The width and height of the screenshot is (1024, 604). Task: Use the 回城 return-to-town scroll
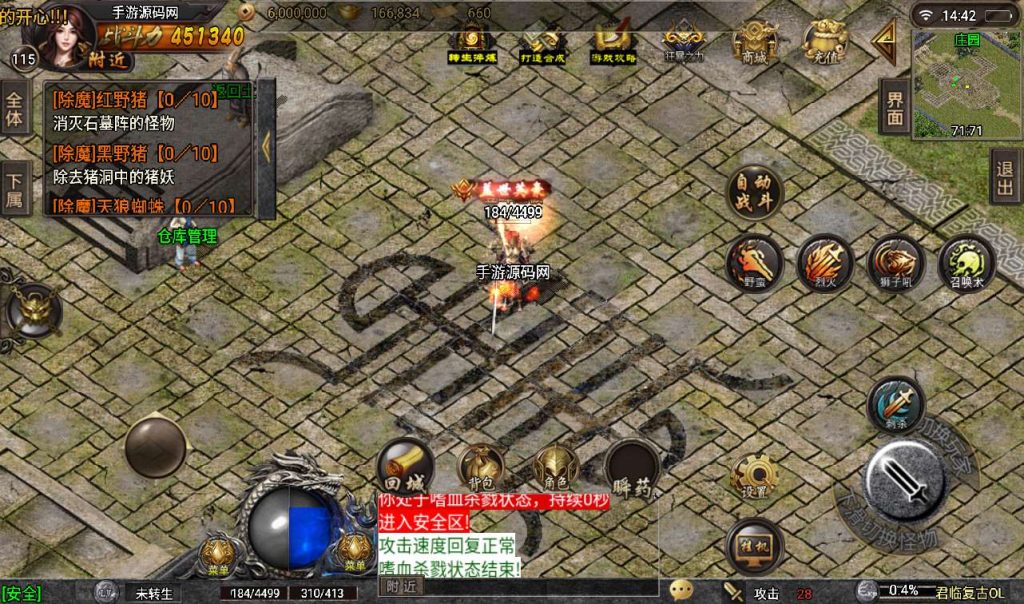(405, 464)
